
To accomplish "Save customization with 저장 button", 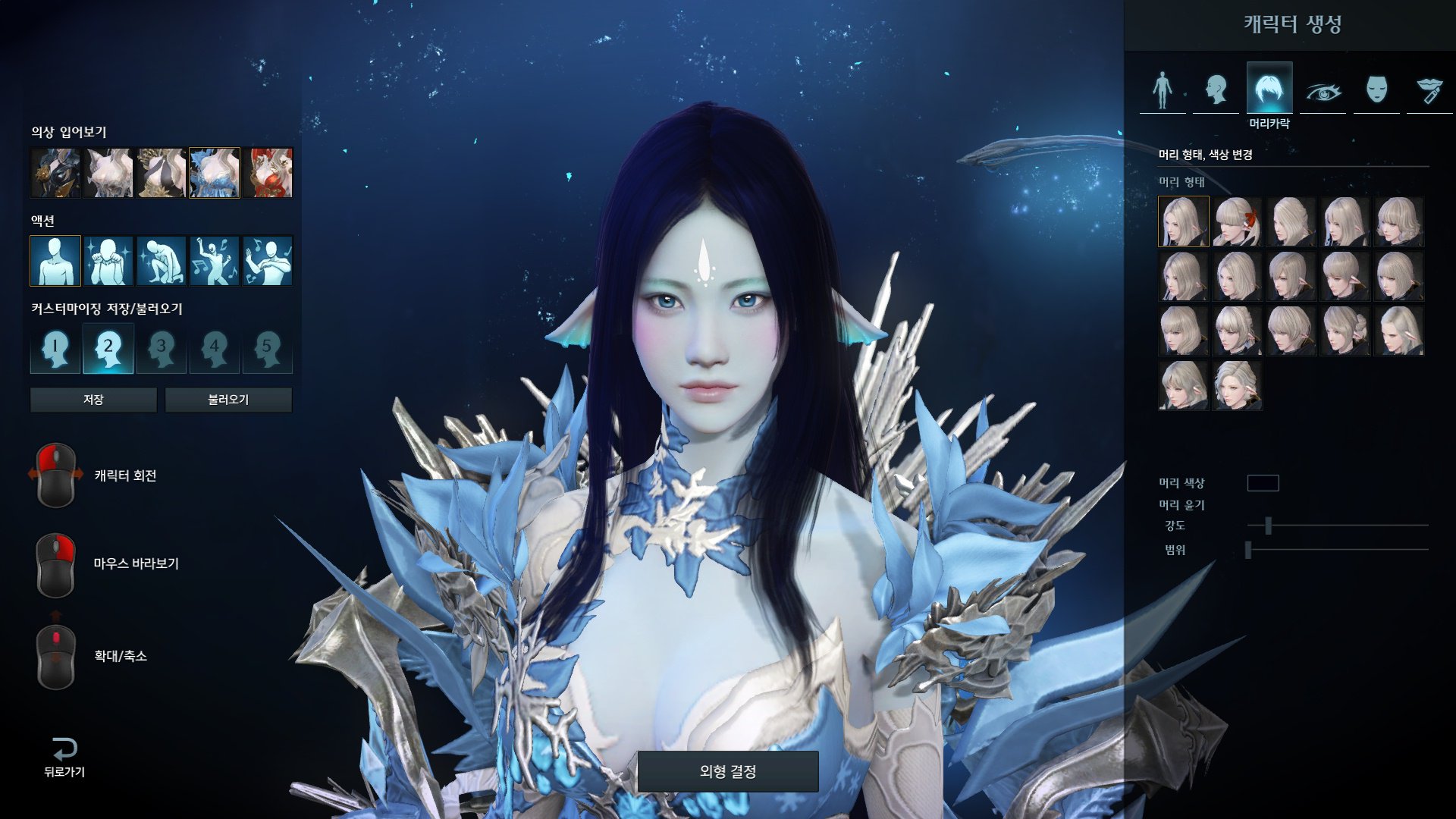I will [x=93, y=400].
